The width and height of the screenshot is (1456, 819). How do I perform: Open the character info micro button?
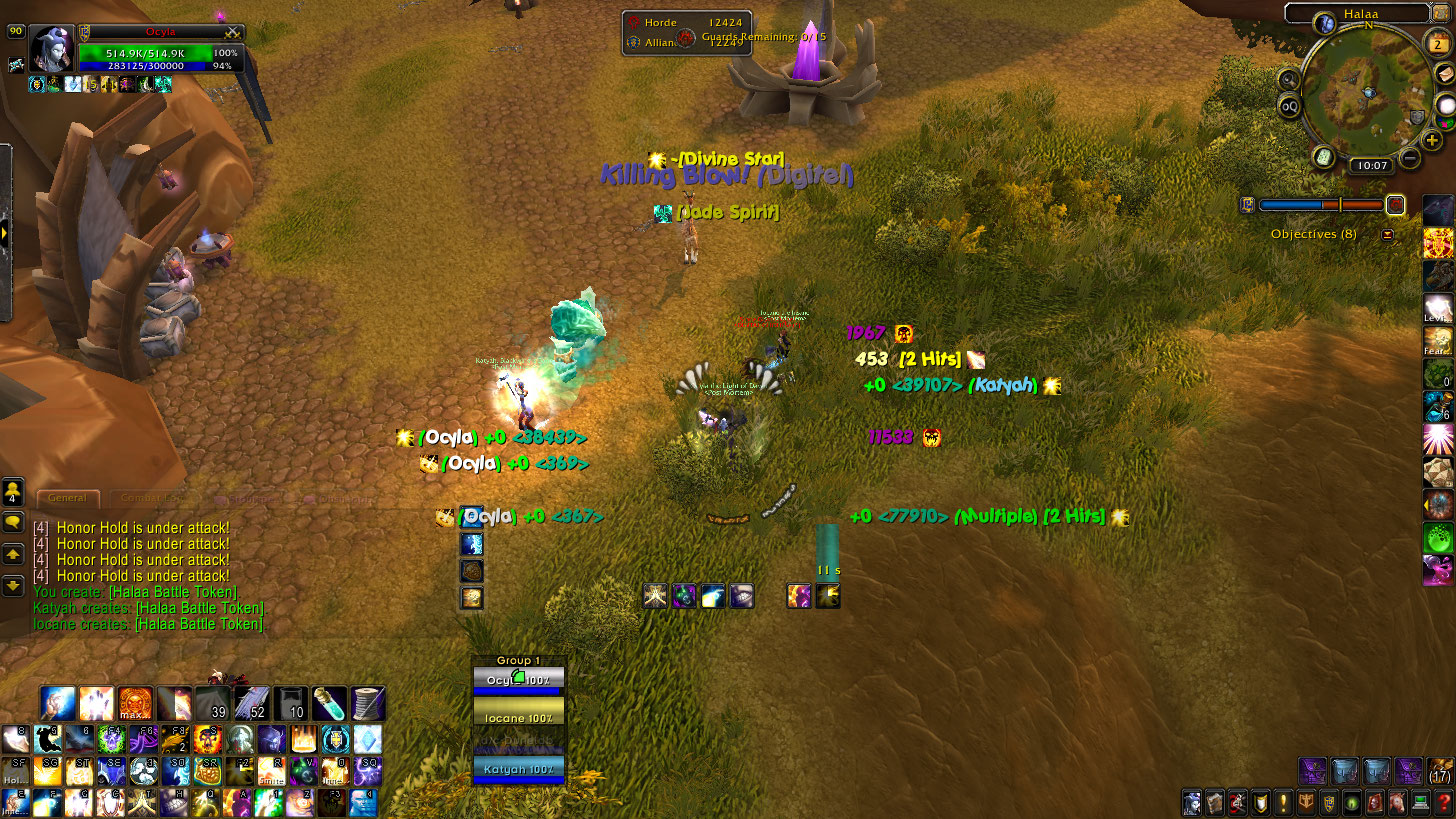[x=1192, y=803]
